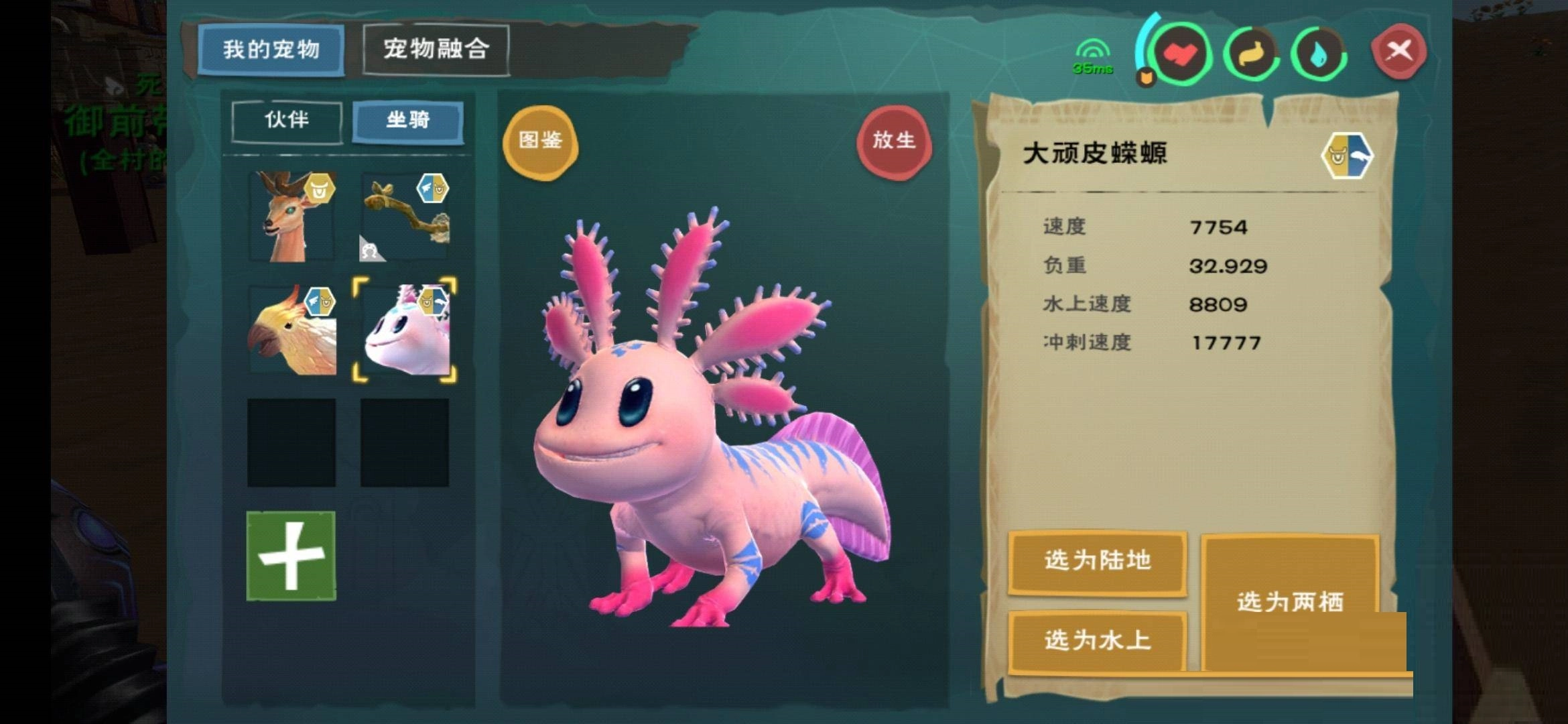Open the 图鉴 (pet encyclopedia) icon

(540, 142)
